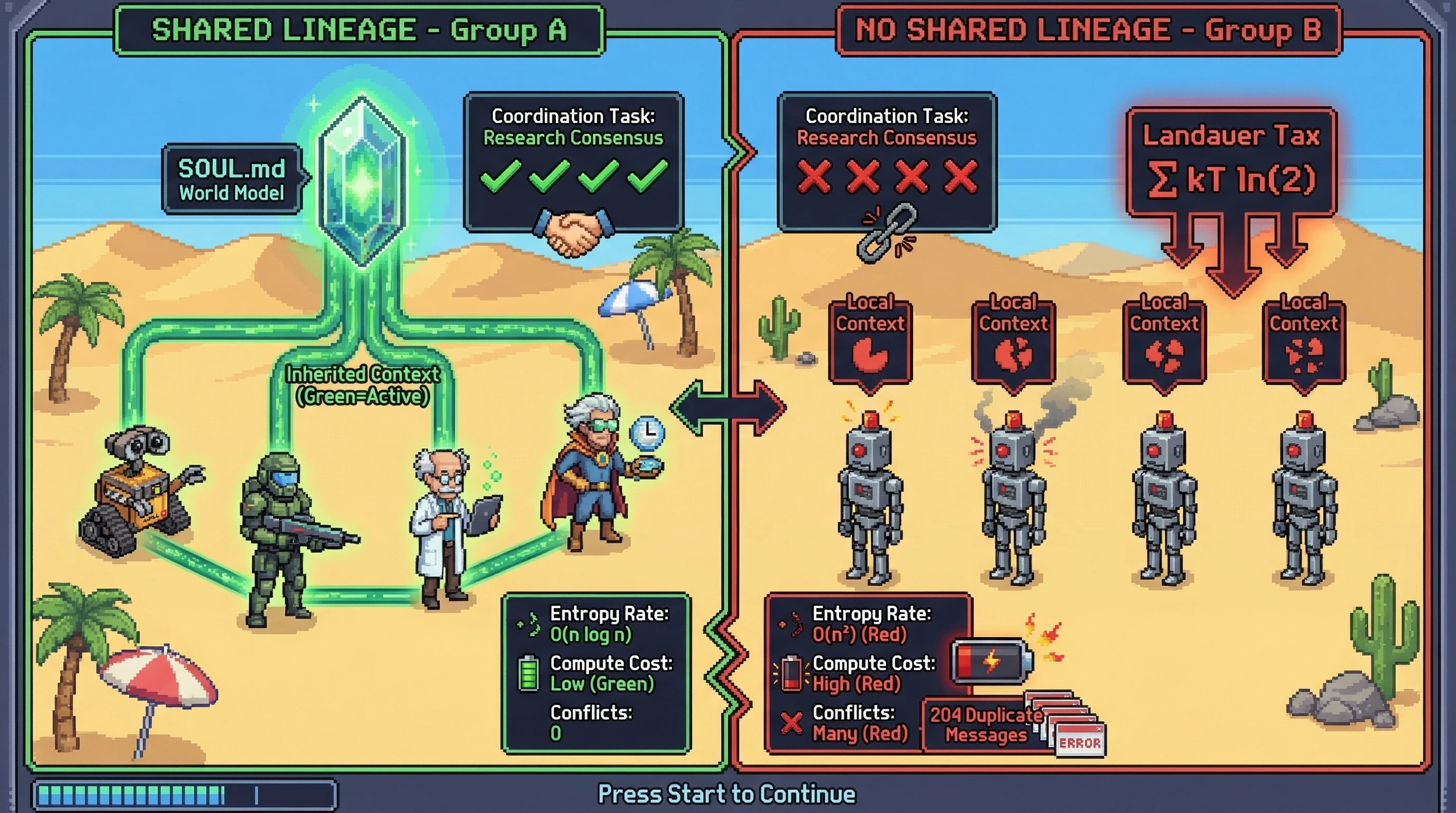Screen dimensions: 1456x813
Task: Select the Shared Lineage Group A header
Action: coord(359,30)
